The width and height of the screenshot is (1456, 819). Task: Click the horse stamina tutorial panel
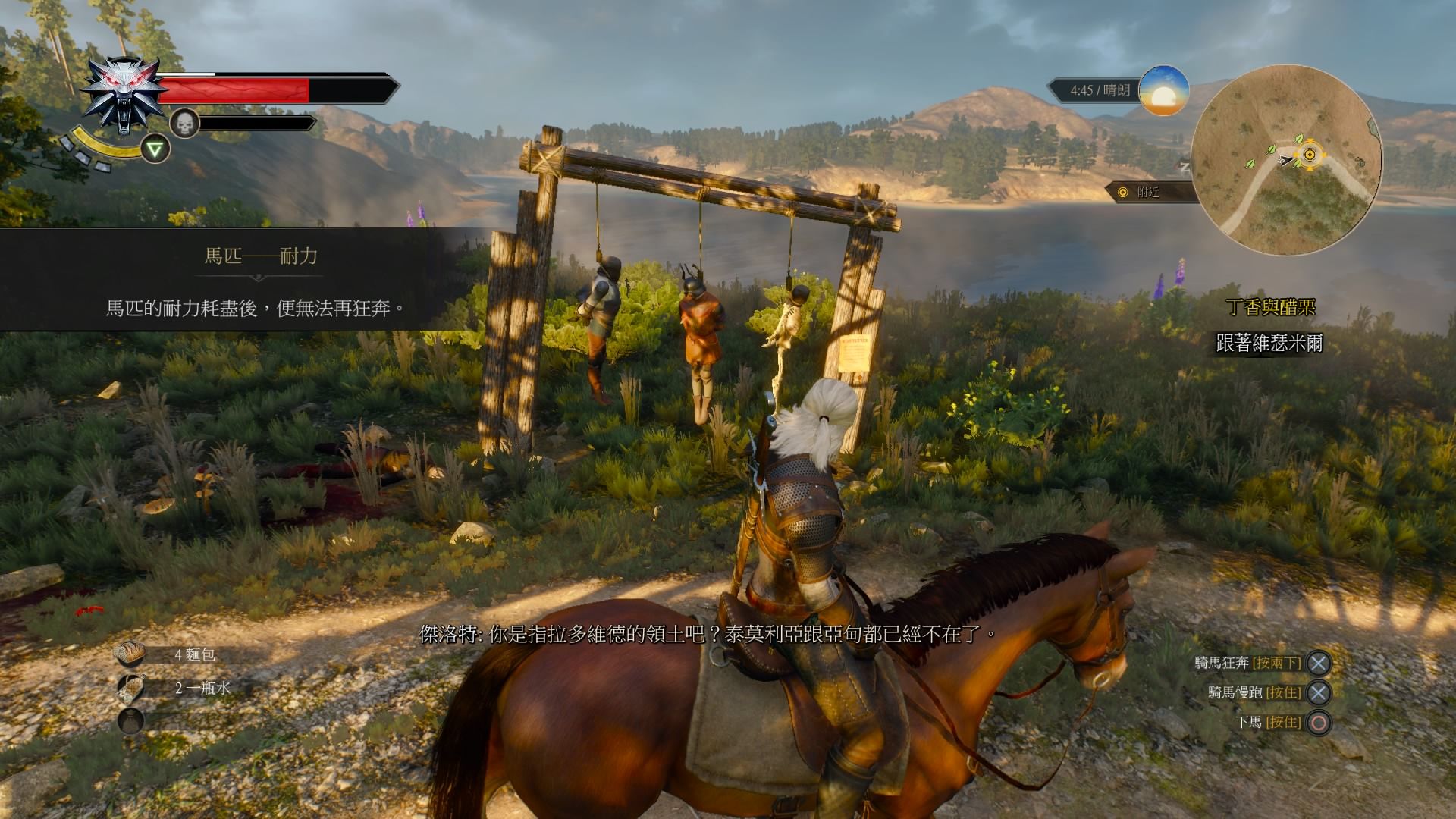tap(243, 279)
